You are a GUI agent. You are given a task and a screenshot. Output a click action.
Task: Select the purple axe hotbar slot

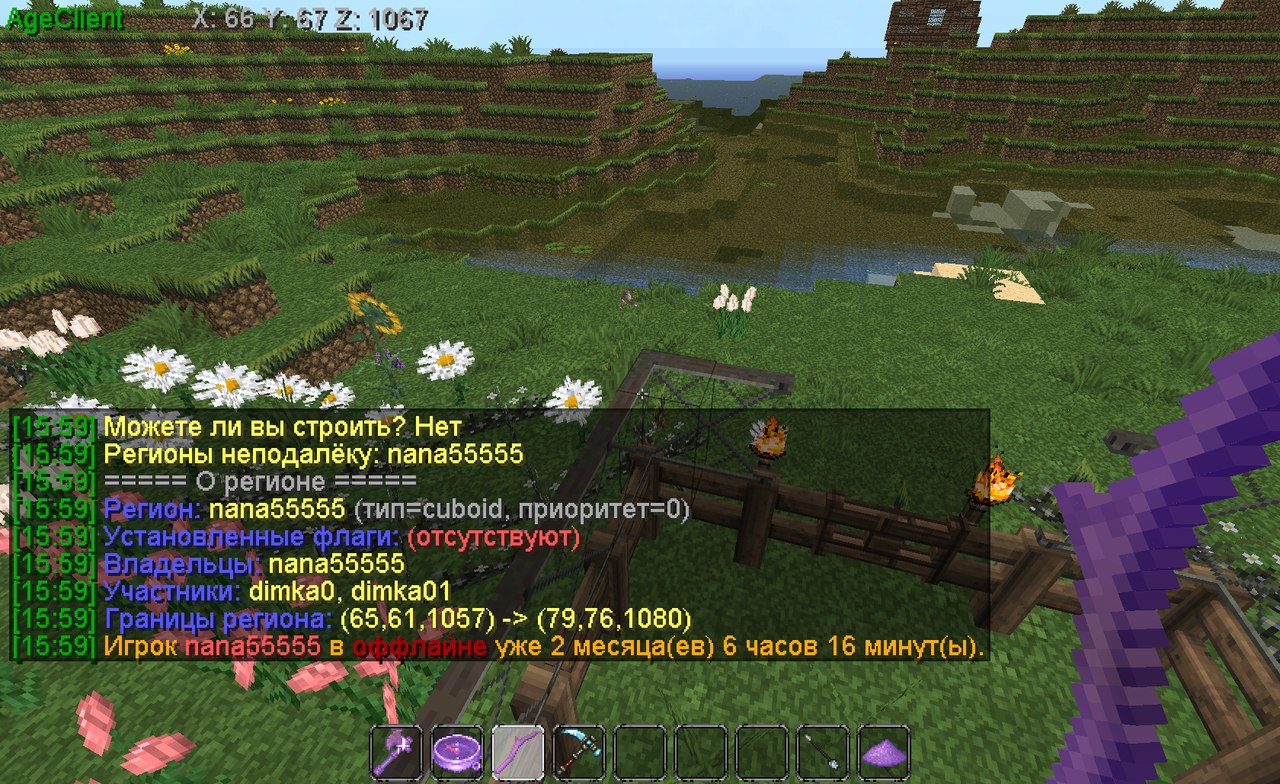pos(395,750)
